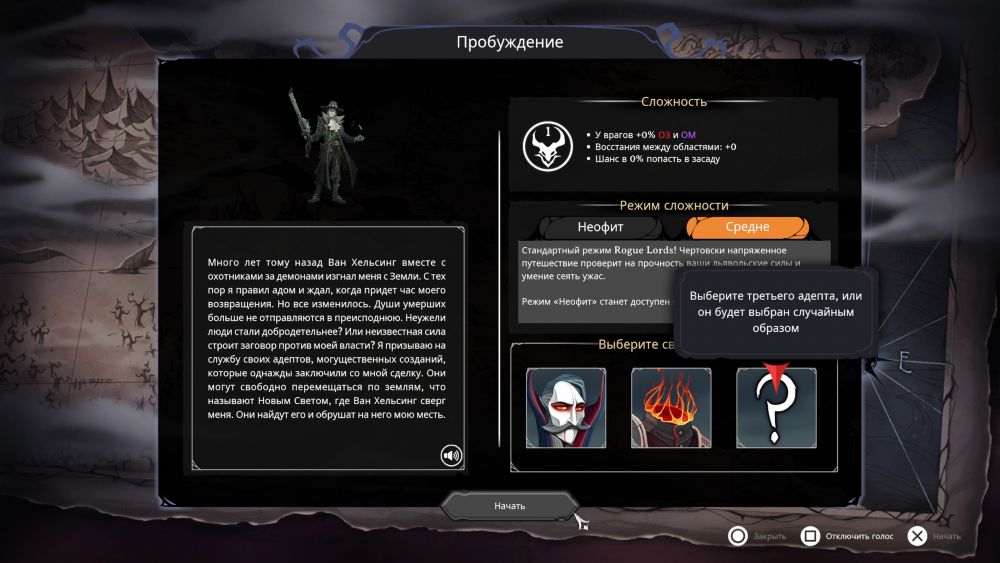The width and height of the screenshot is (1000, 563).
Task: Toggle the narration speaker icon
Action: coord(452,456)
